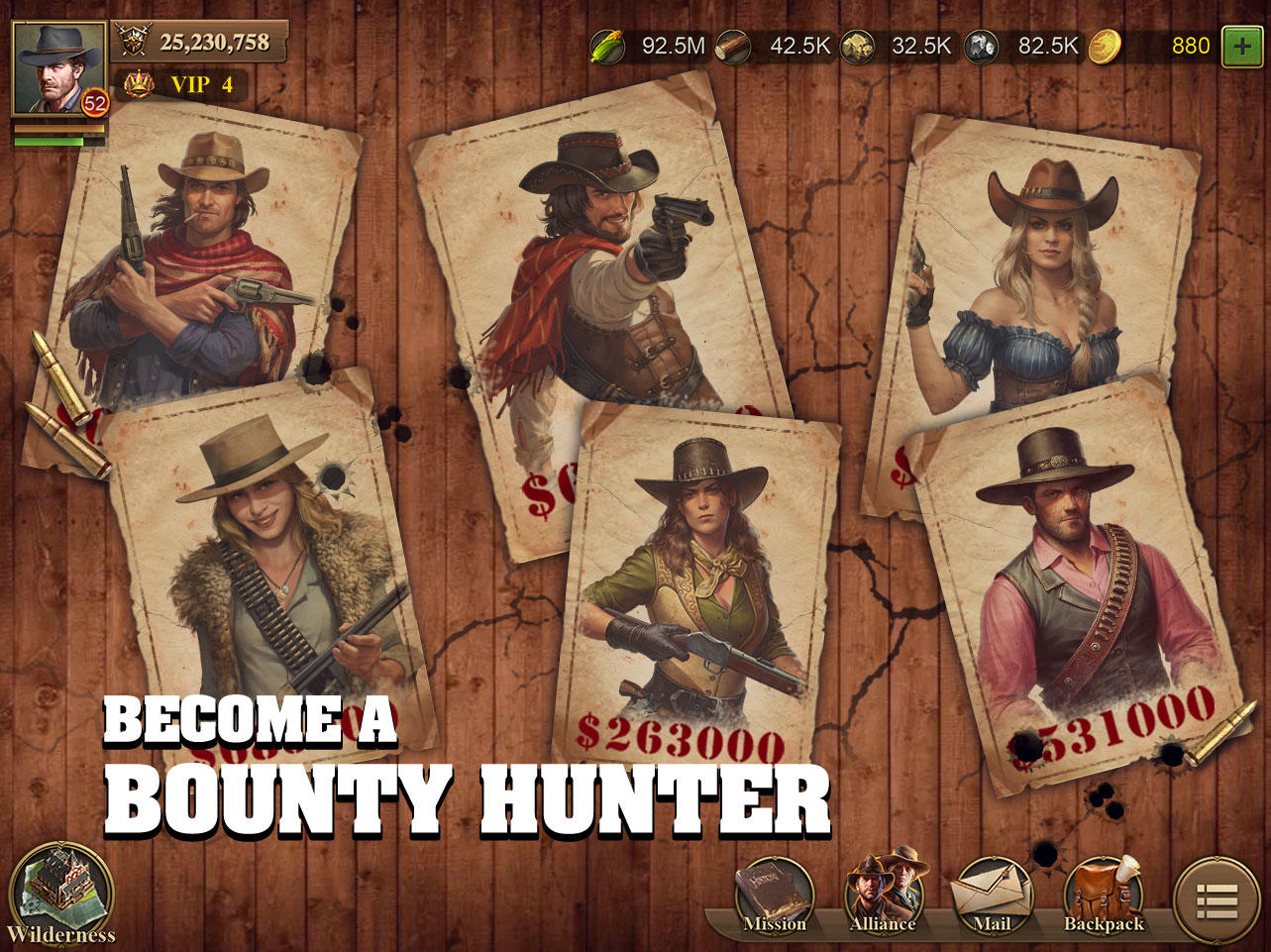The width and height of the screenshot is (1271, 952).
Task: Click the gold nugget resource icon
Action: pyautogui.click(x=858, y=46)
